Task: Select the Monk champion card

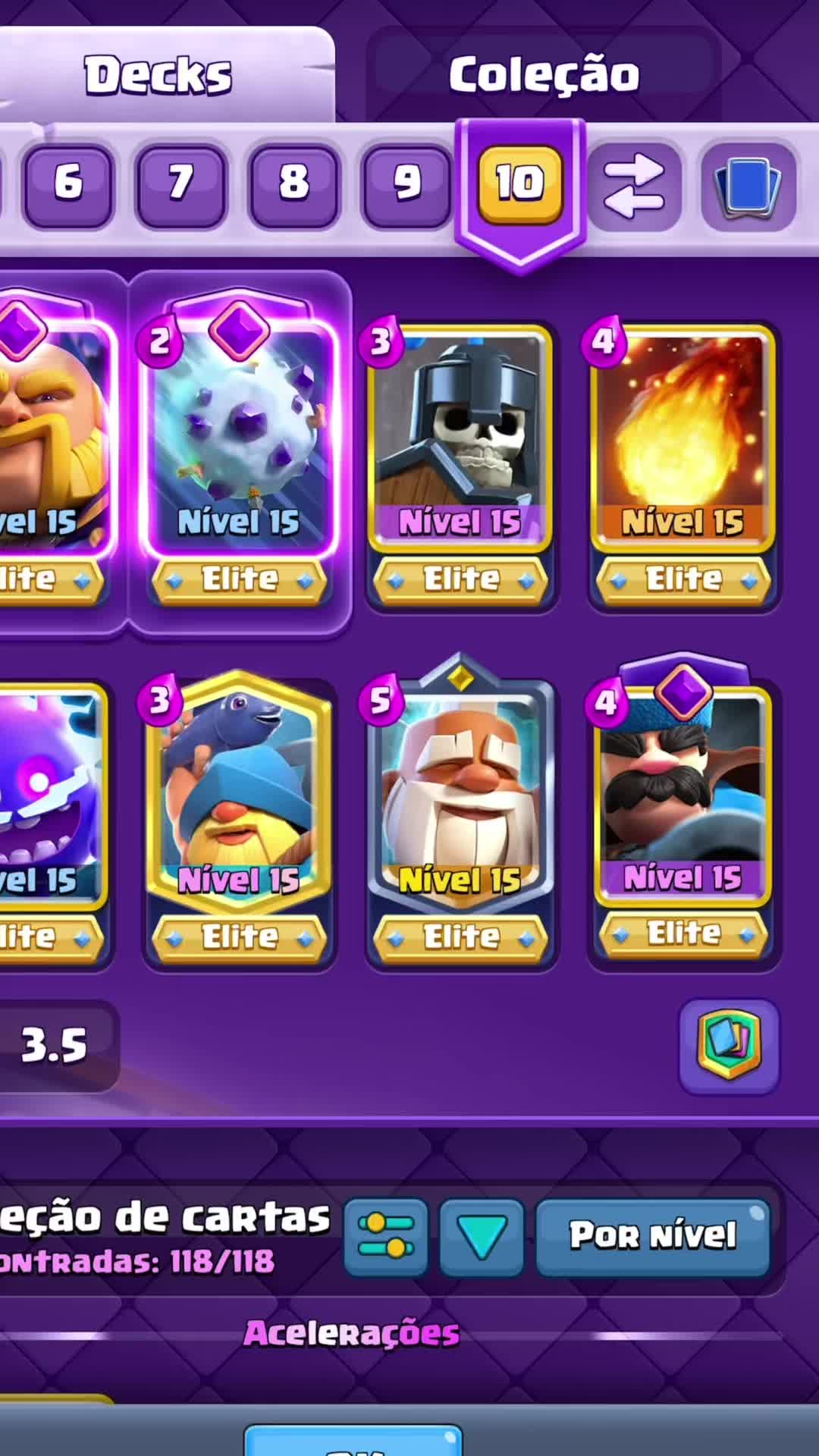Action: pos(461,796)
